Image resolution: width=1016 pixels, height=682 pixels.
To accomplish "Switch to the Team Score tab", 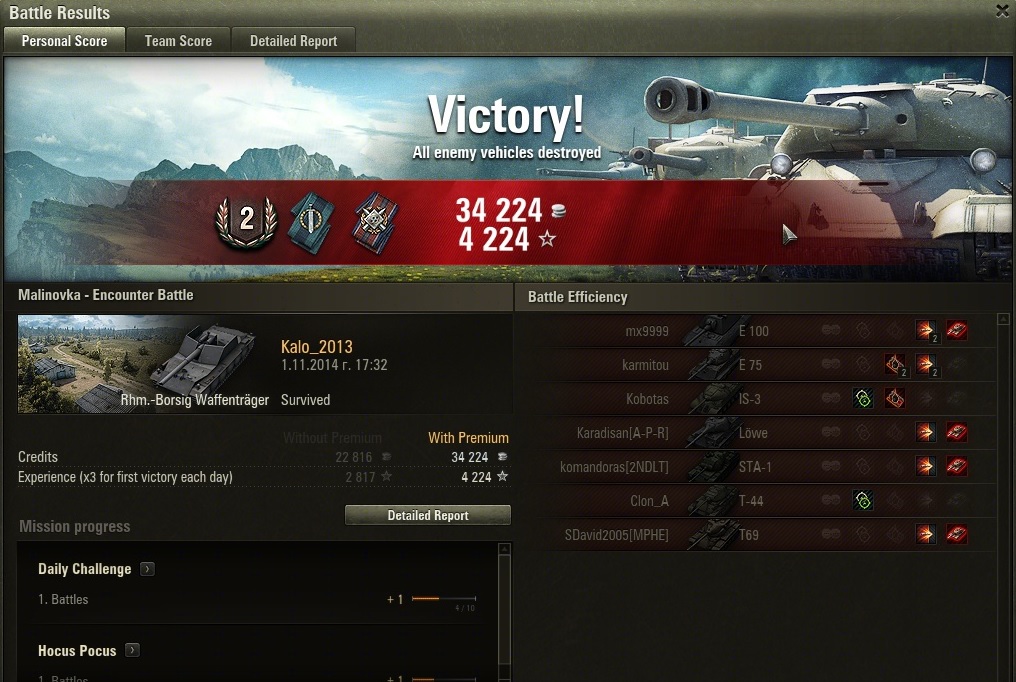I will click(x=178, y=41).
